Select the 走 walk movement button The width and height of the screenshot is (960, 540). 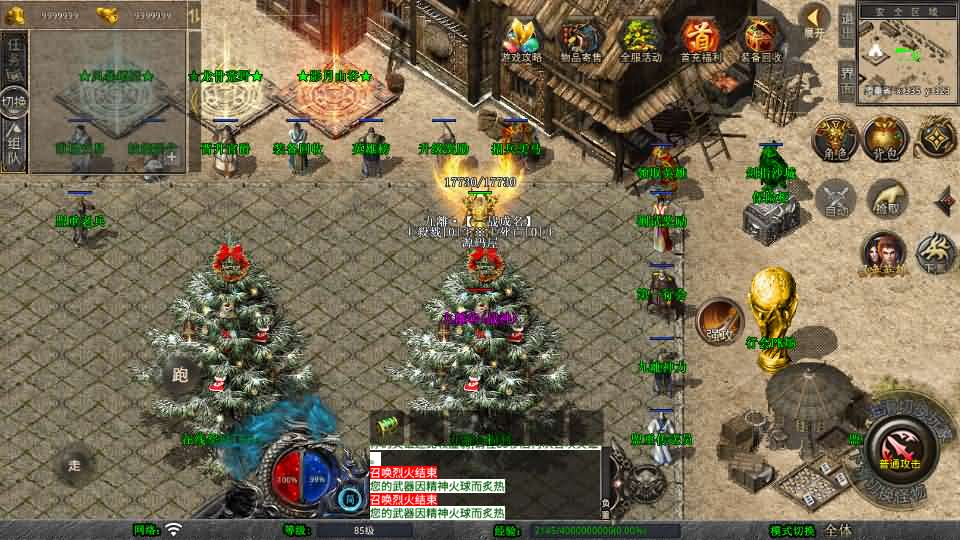pyautogui.click(x=75, y=464)
